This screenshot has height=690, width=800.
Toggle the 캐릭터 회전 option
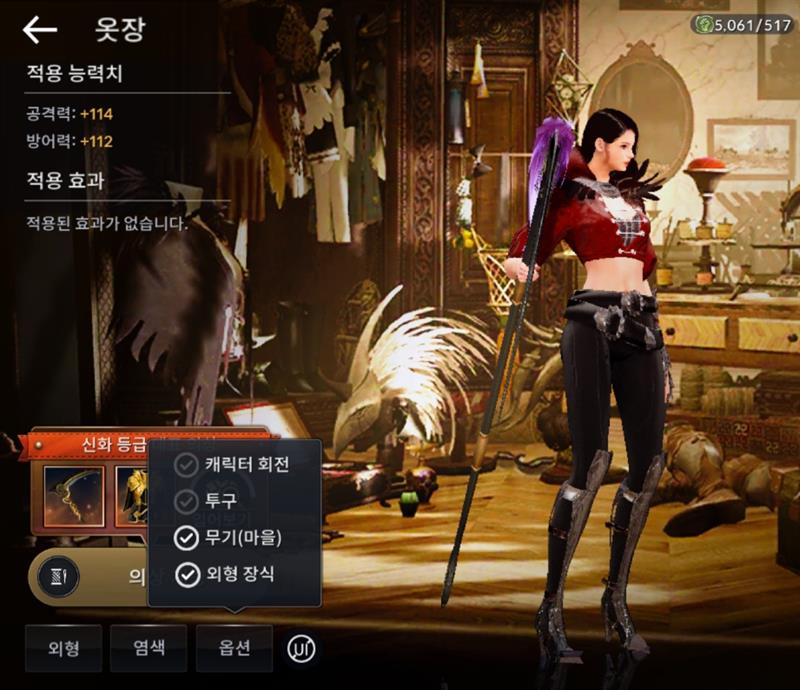click(186, 465)
